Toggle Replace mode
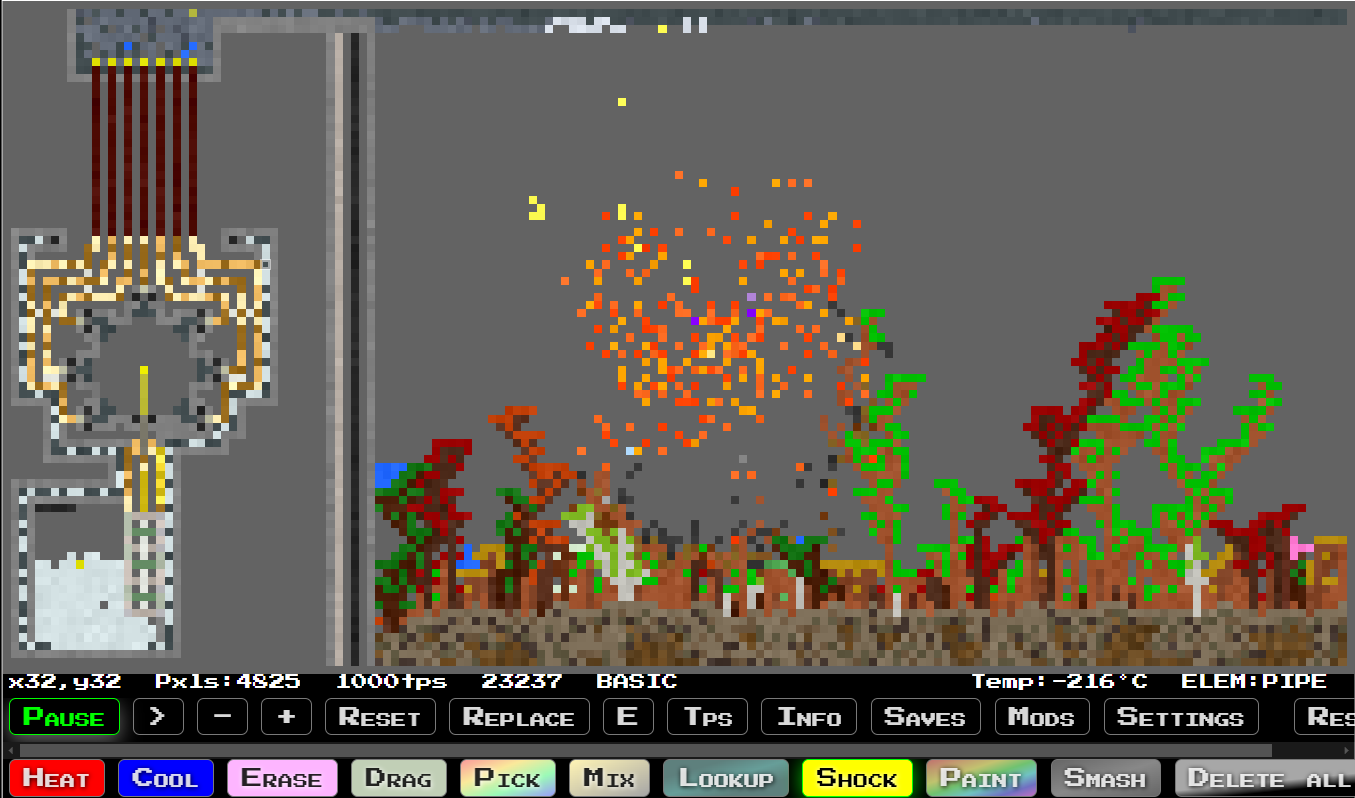This screenshot has height=798, width=1355. (519, 716)
